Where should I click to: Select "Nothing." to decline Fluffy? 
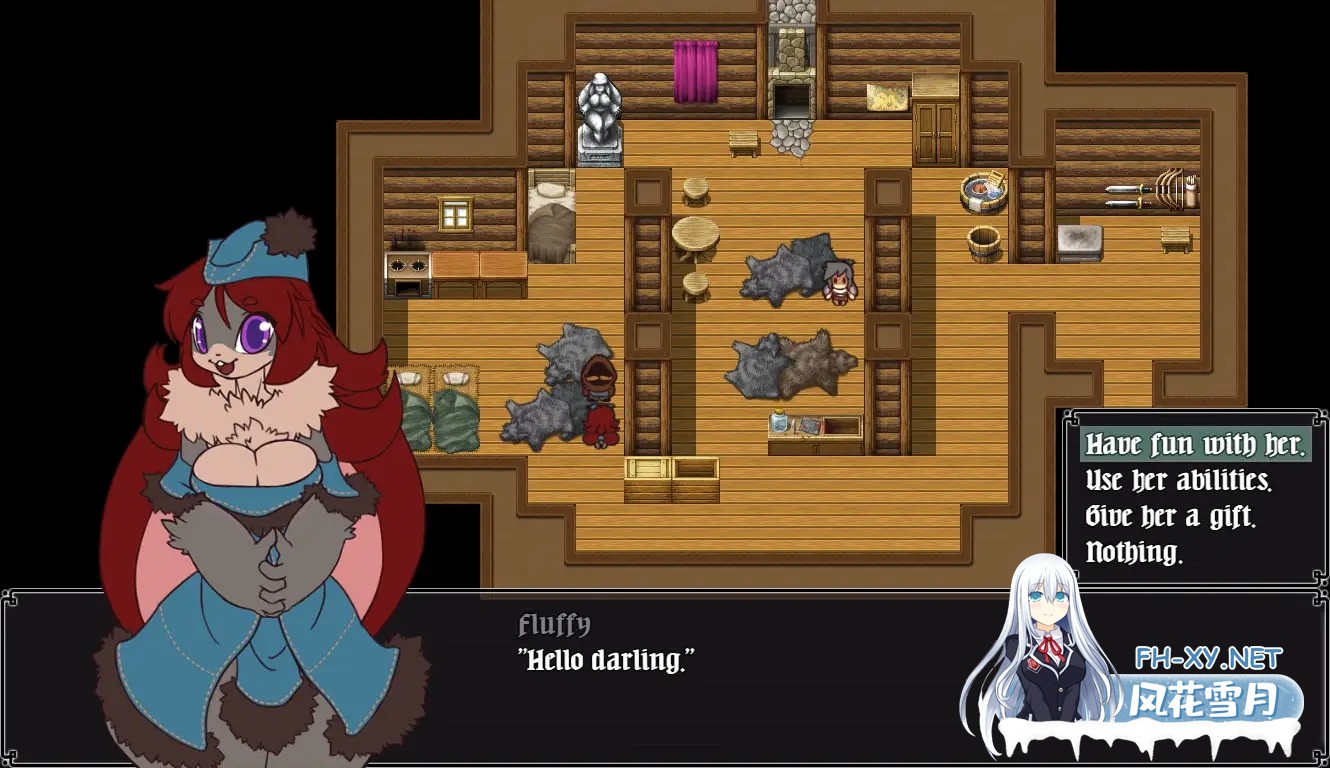[x=1134, y=551]
